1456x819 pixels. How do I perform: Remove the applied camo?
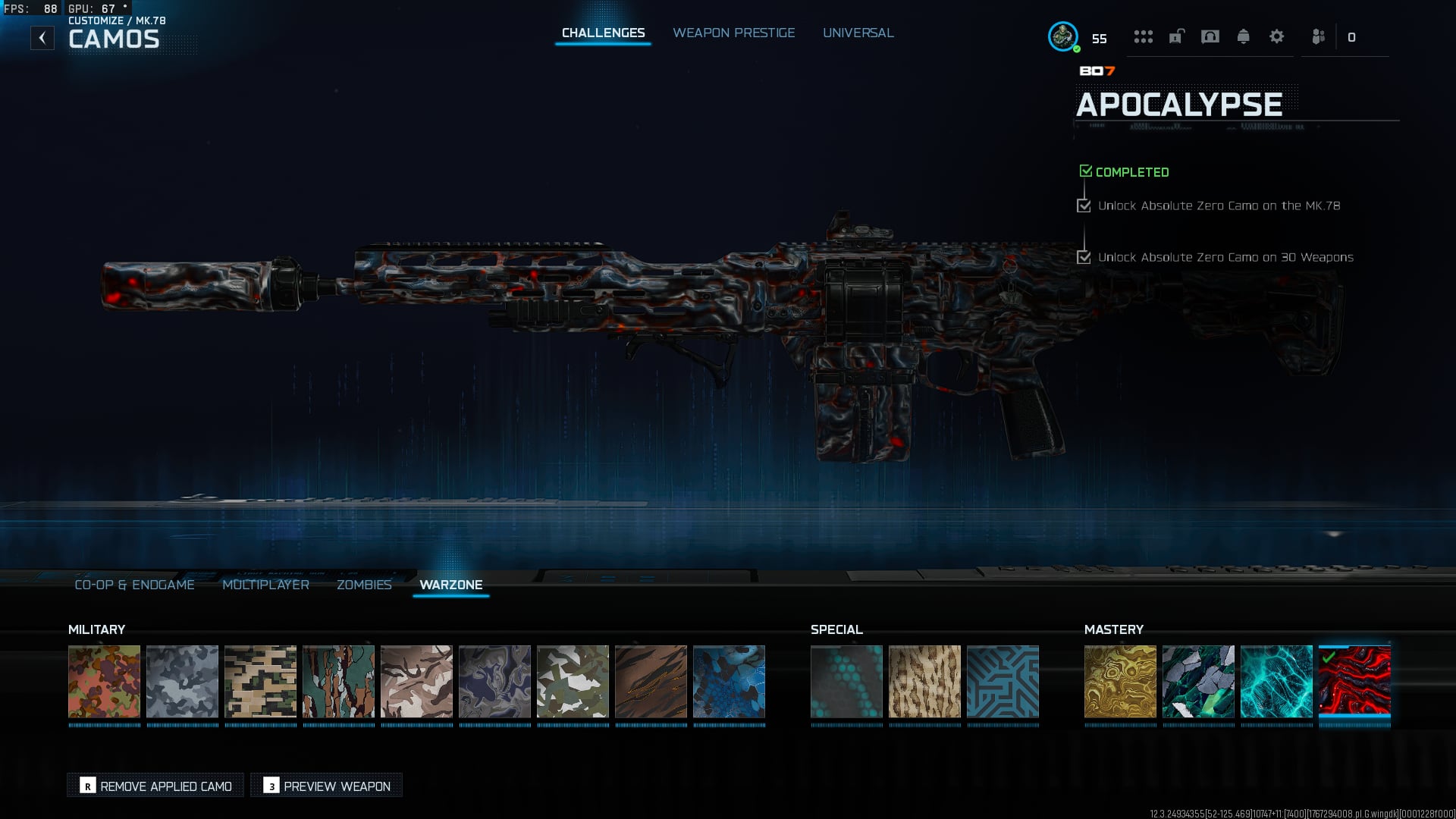(x=155, y=786)
